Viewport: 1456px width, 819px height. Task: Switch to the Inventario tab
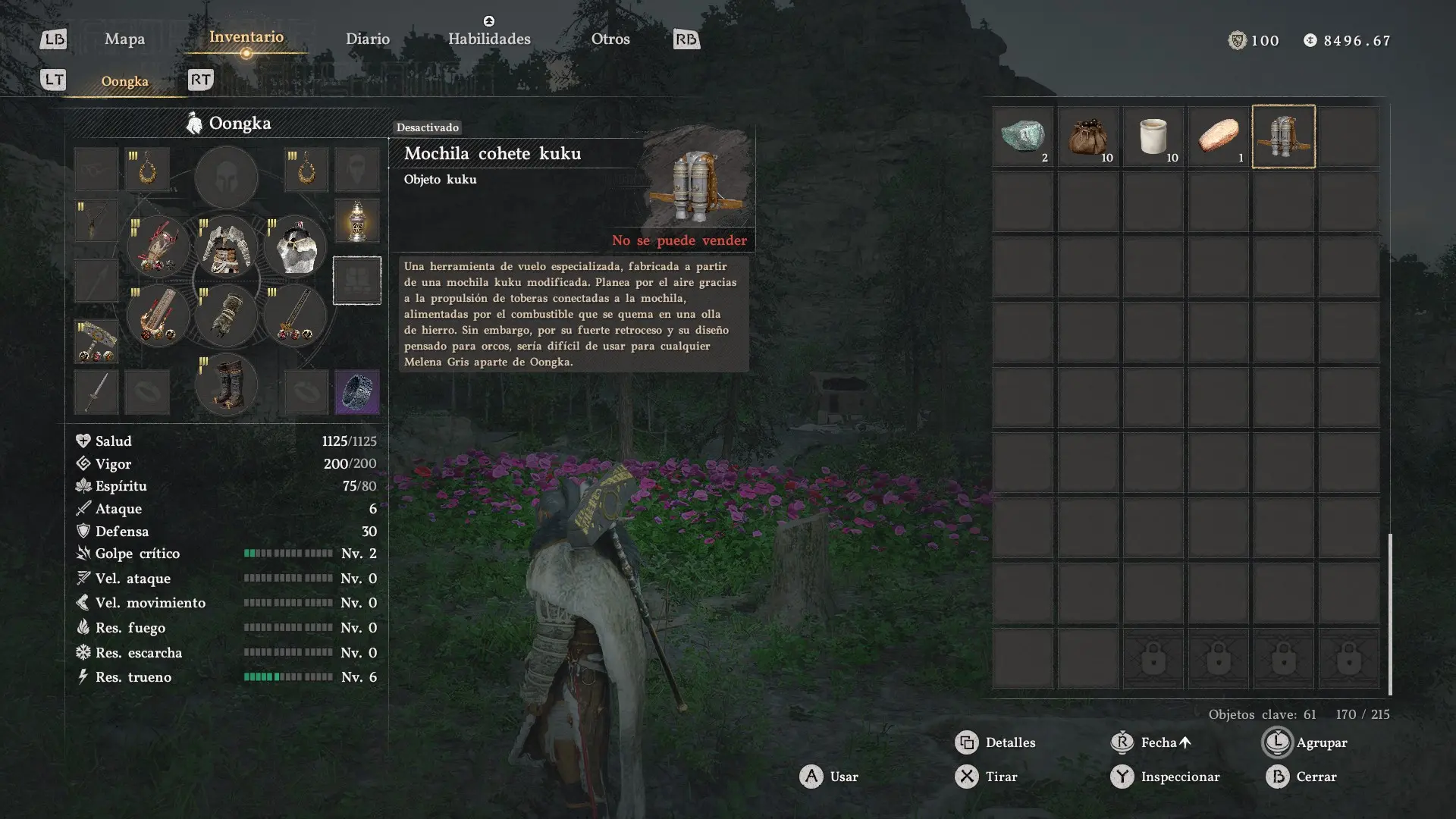click(x=246, y=37)
